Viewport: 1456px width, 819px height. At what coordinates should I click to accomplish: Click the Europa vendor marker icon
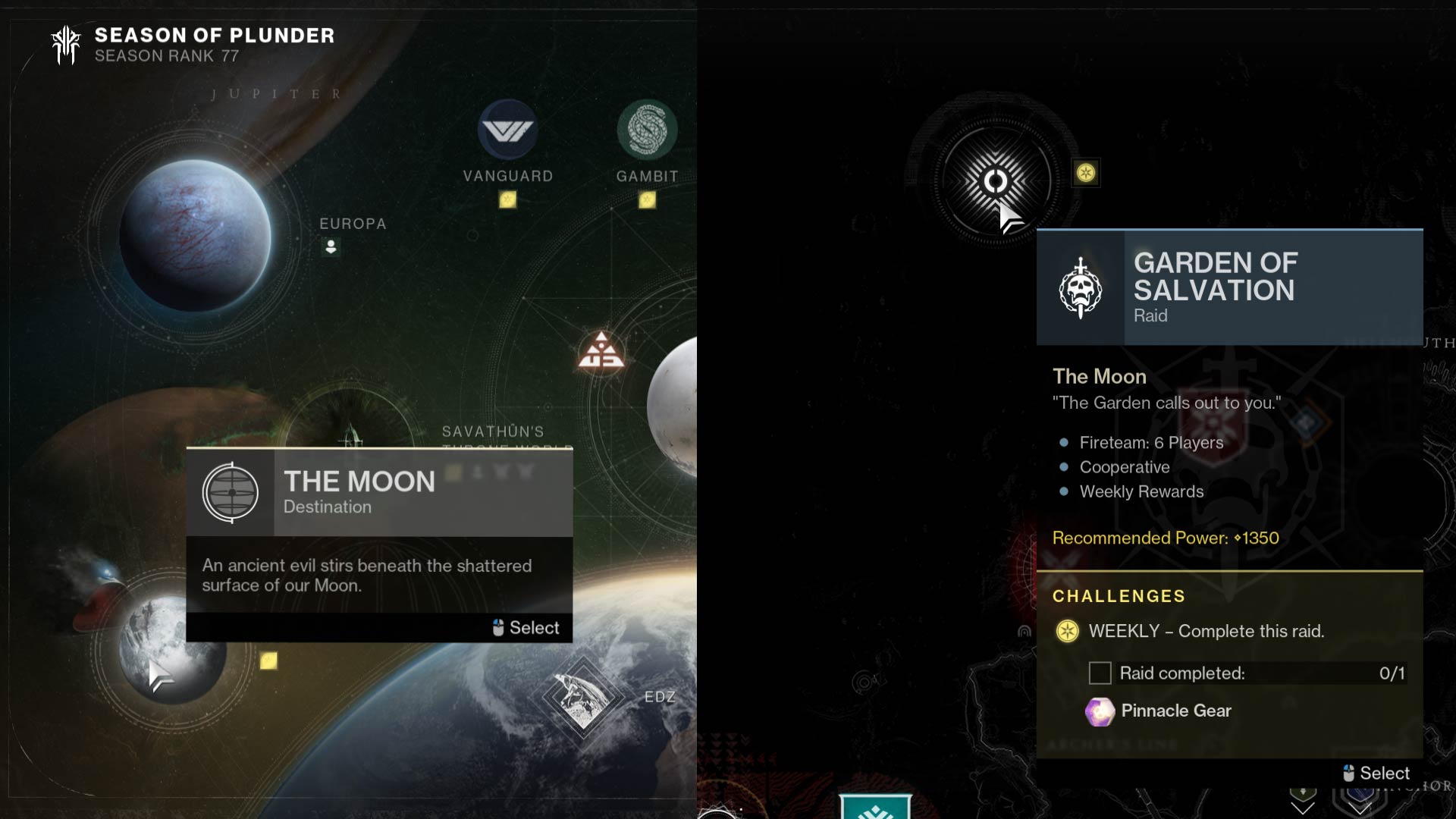[x=331, y=247]
